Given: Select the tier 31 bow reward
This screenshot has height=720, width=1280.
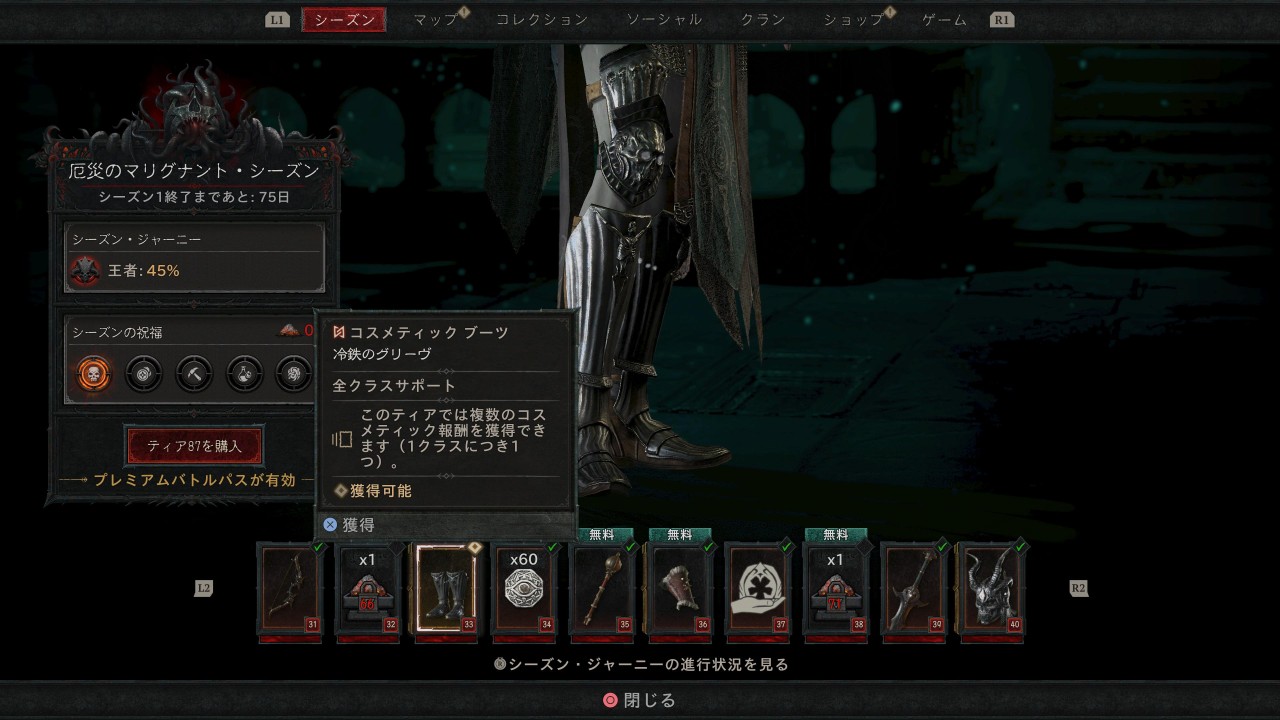Looking at the screenshot, I should coord(290,589).
